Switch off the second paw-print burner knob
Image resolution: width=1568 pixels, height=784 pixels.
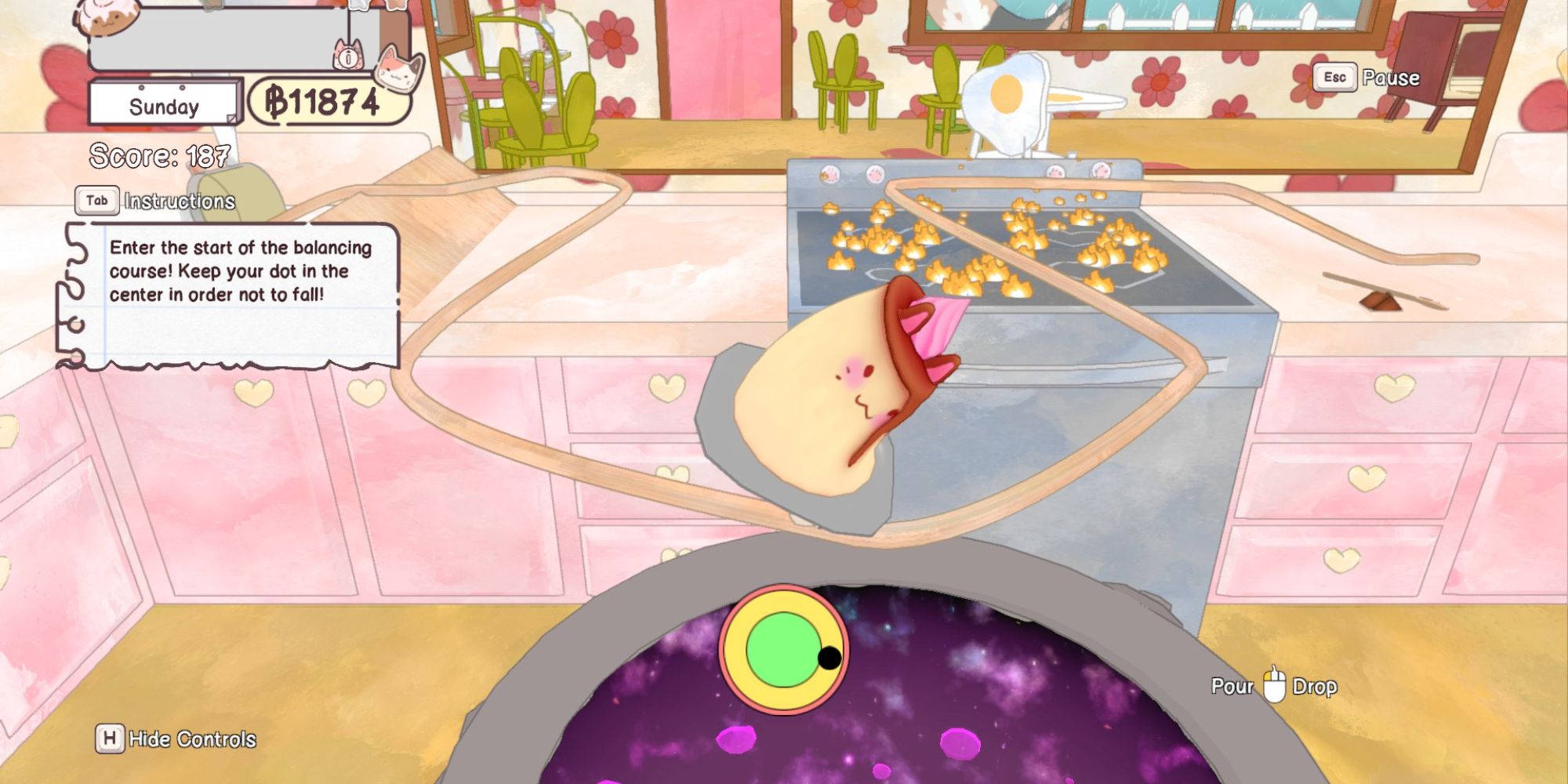(874, 172)
